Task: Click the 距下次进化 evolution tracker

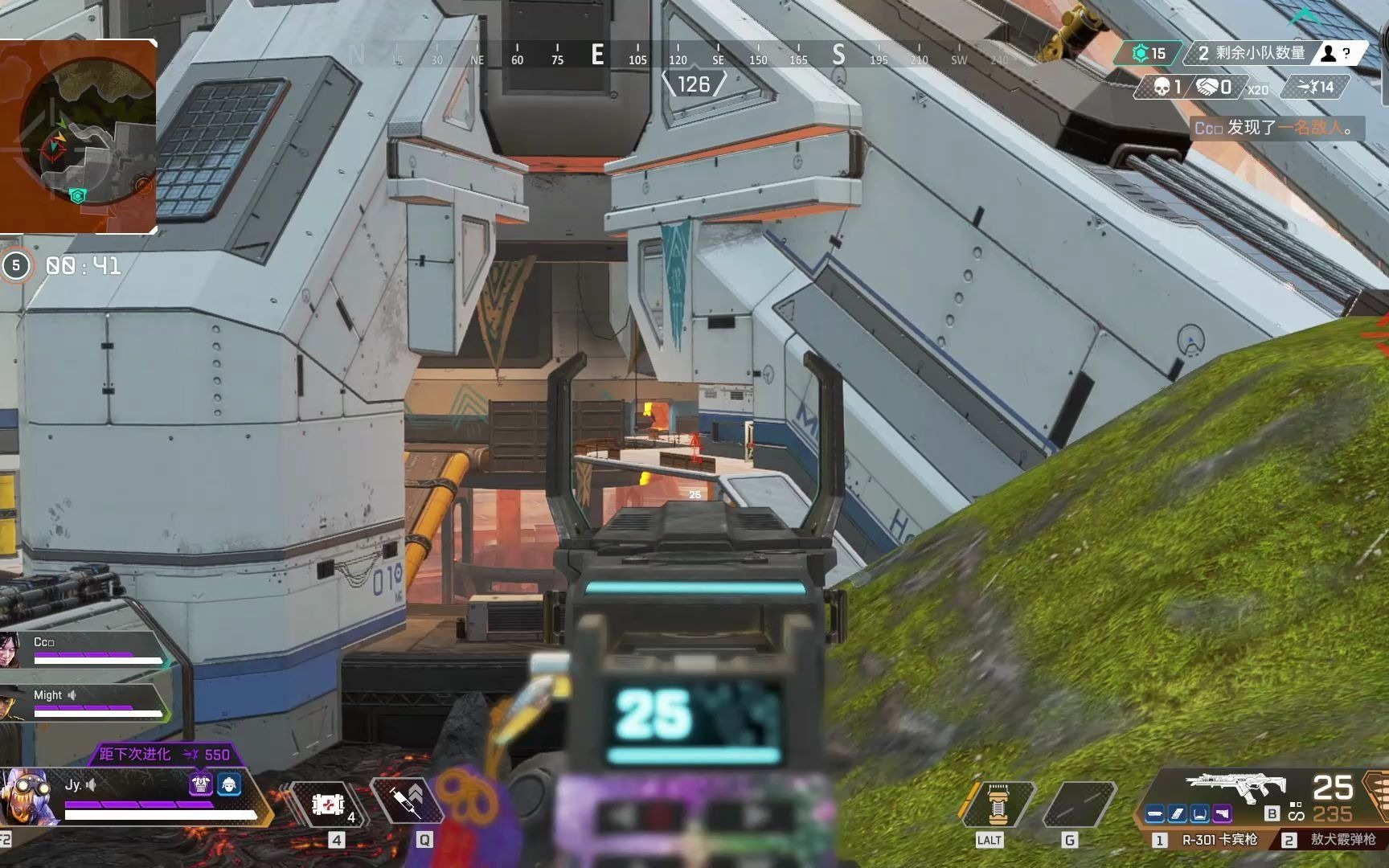Action: coord(164,754)
